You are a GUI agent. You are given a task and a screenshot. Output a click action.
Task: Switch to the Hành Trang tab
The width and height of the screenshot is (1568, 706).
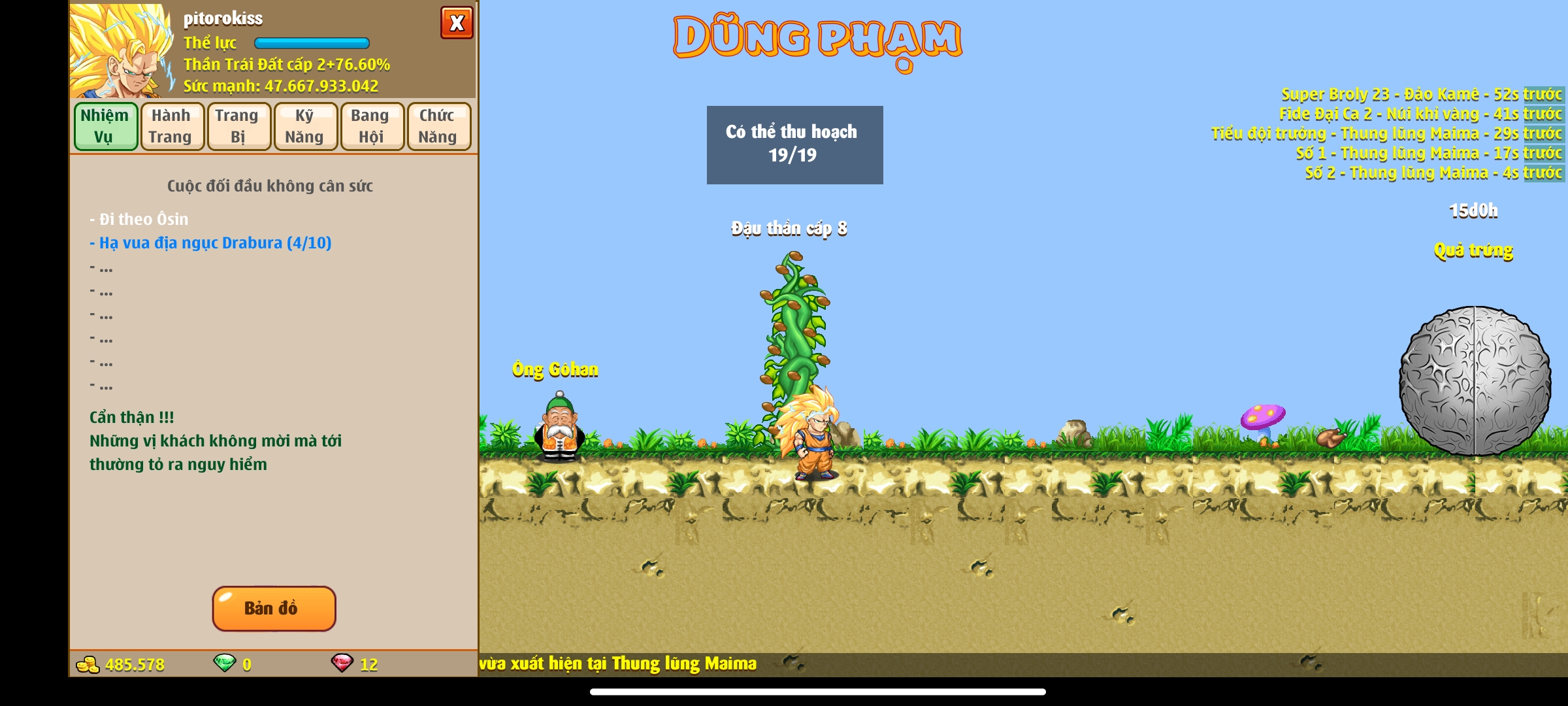tap(171, 126)
